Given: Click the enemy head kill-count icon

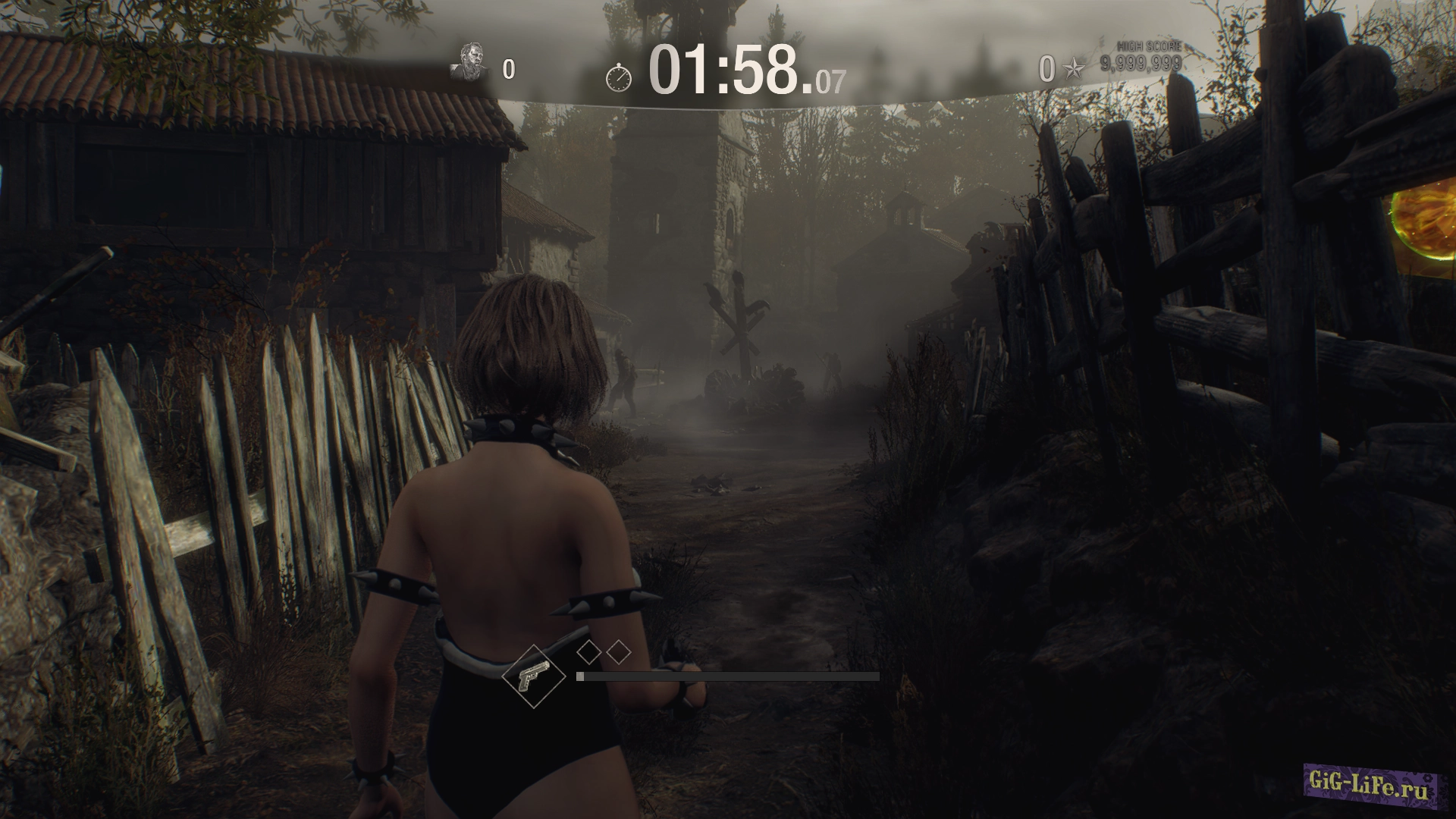Looking at the screenshot, I should pos(469,64).
